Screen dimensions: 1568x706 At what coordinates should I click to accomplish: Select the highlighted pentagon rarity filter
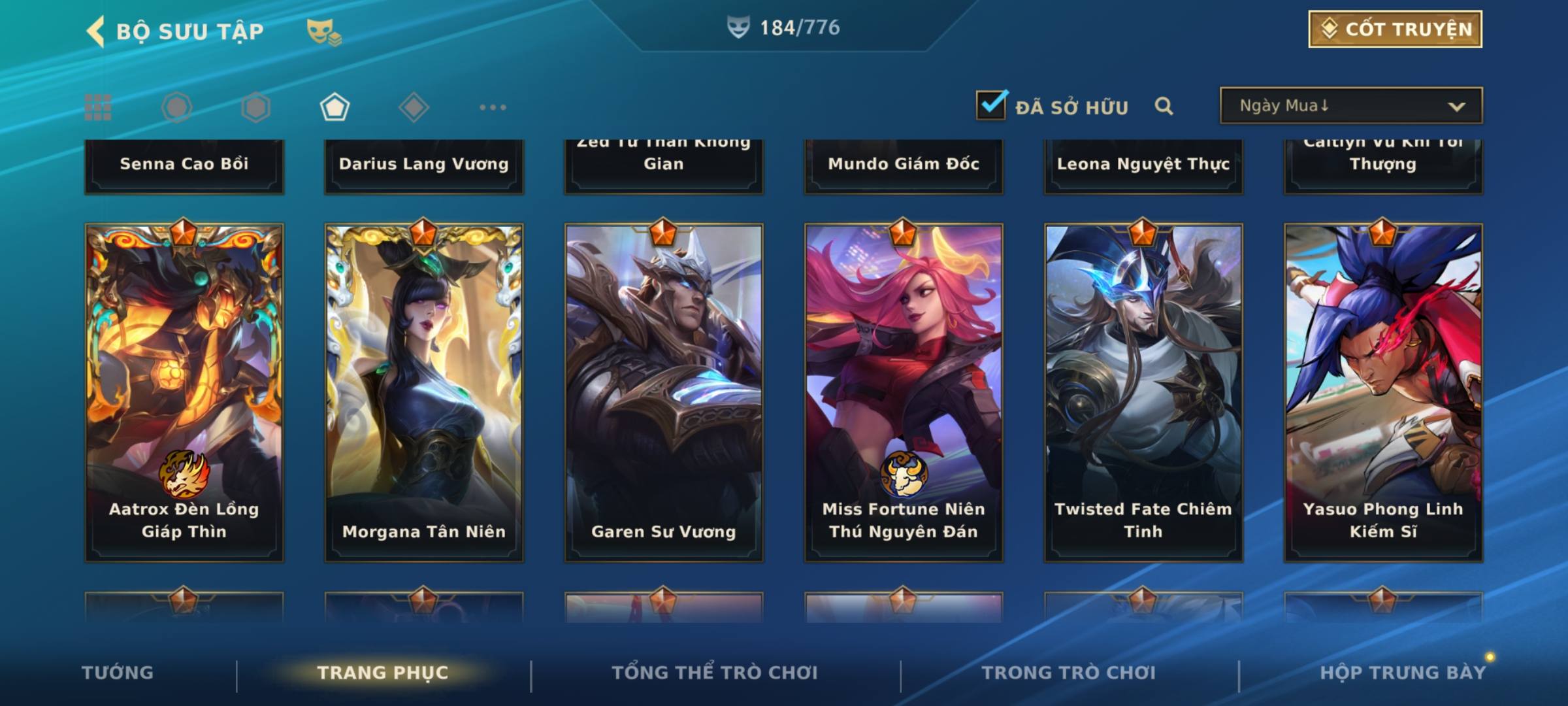[x=335, y=107]
